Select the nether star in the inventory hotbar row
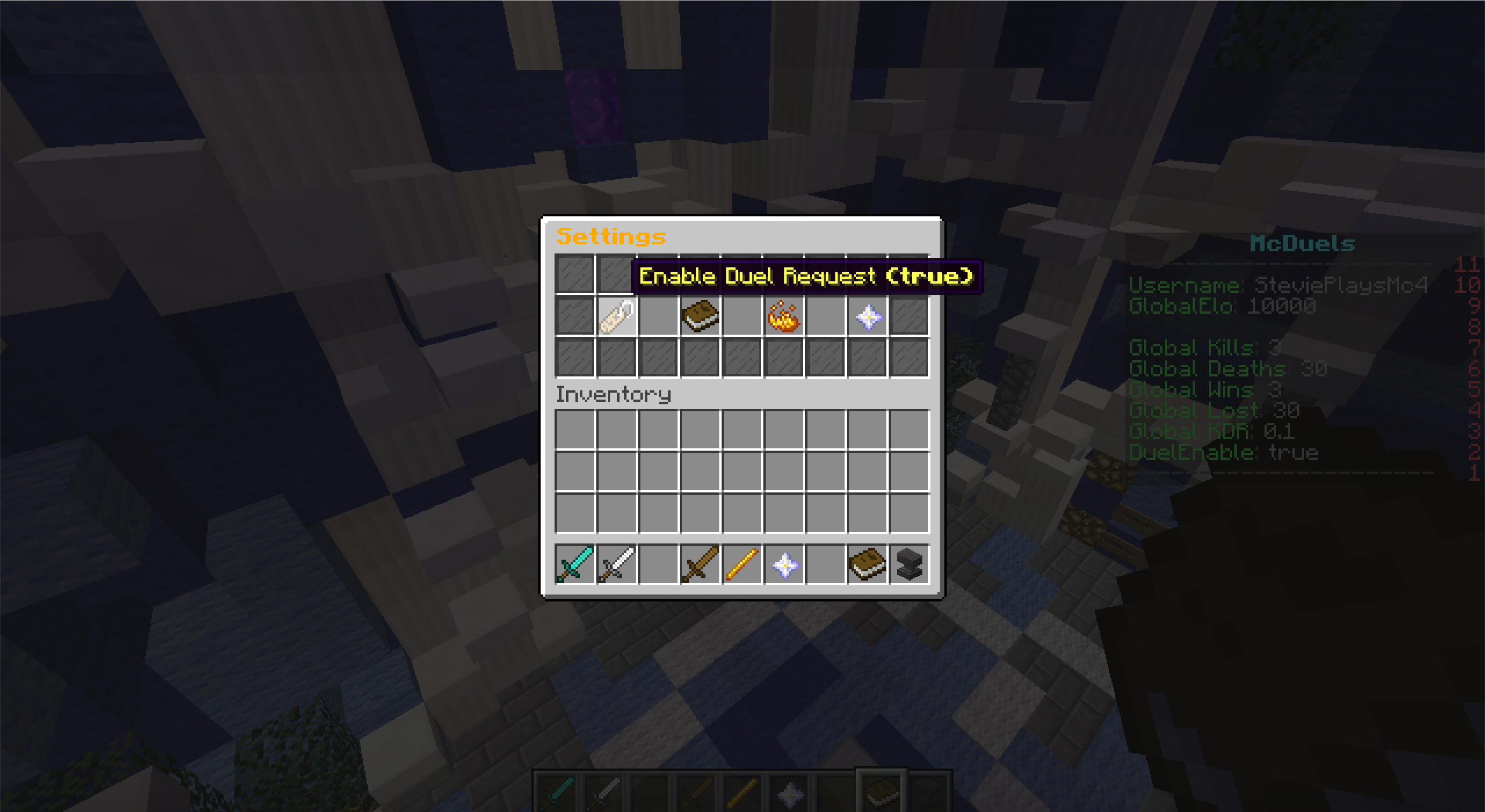This screenshot has height=812, width=1485. pyautogui.click(x=784, y=564)
